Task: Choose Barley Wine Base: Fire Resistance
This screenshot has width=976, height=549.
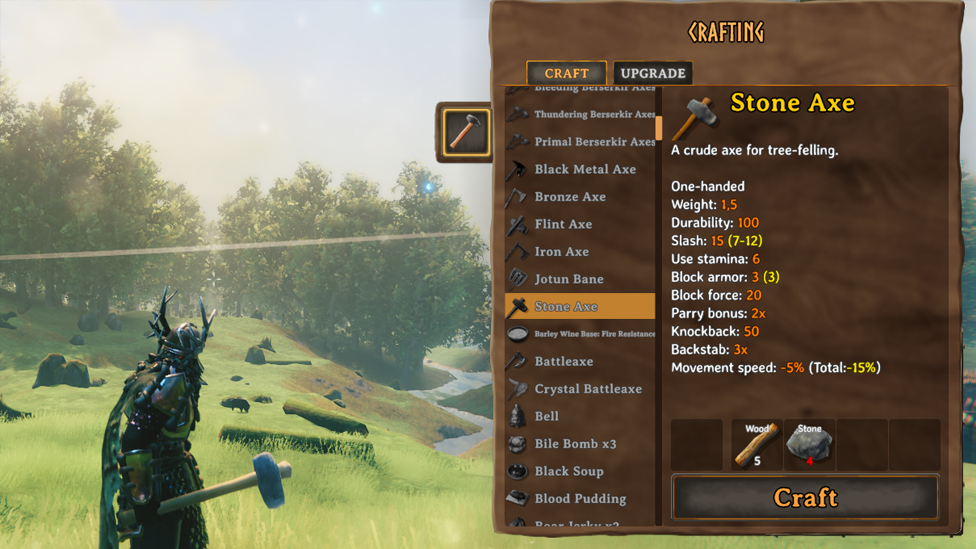Action: point(594,334)
